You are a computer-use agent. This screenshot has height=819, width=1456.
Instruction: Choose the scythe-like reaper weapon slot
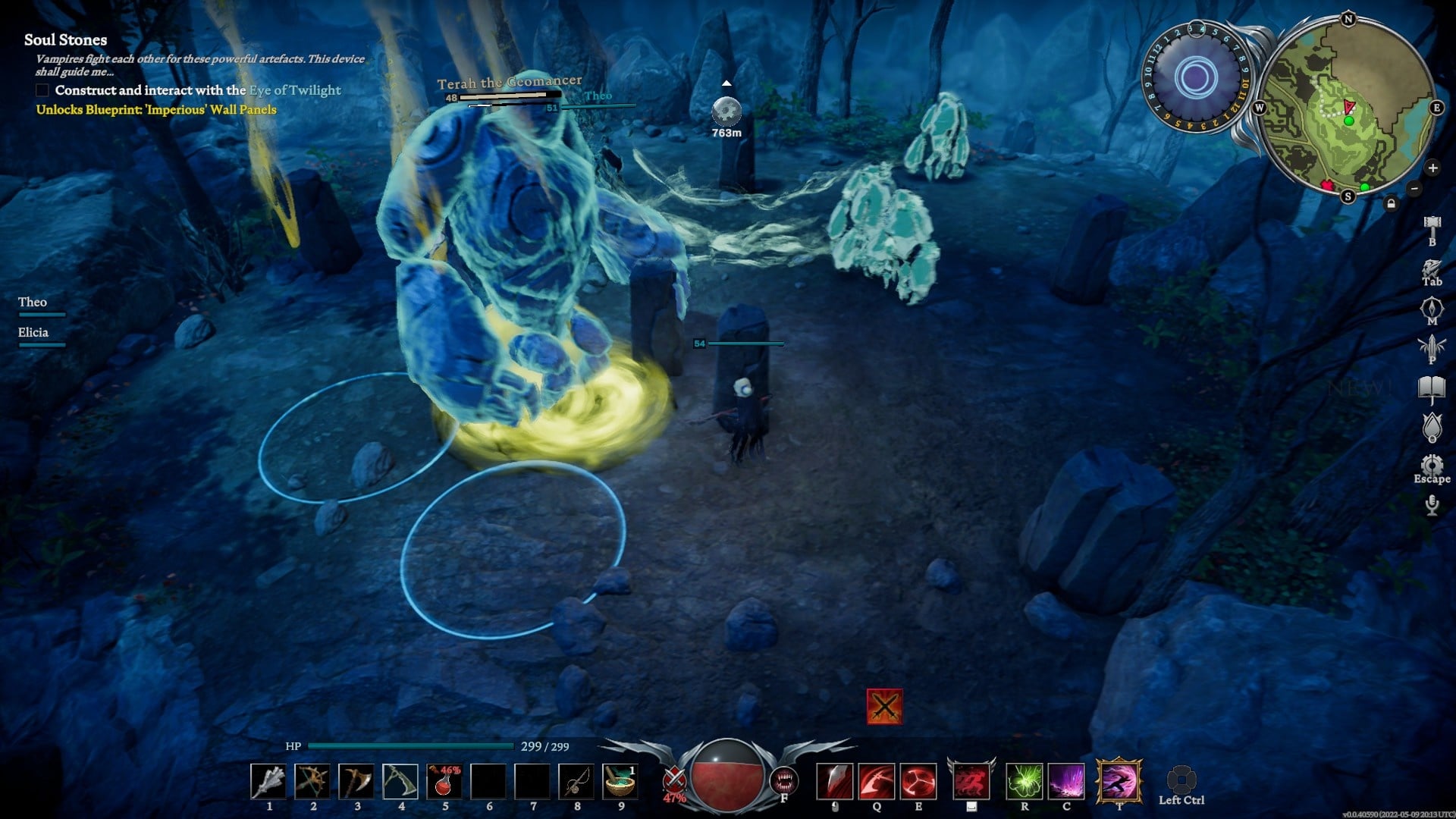400,781
